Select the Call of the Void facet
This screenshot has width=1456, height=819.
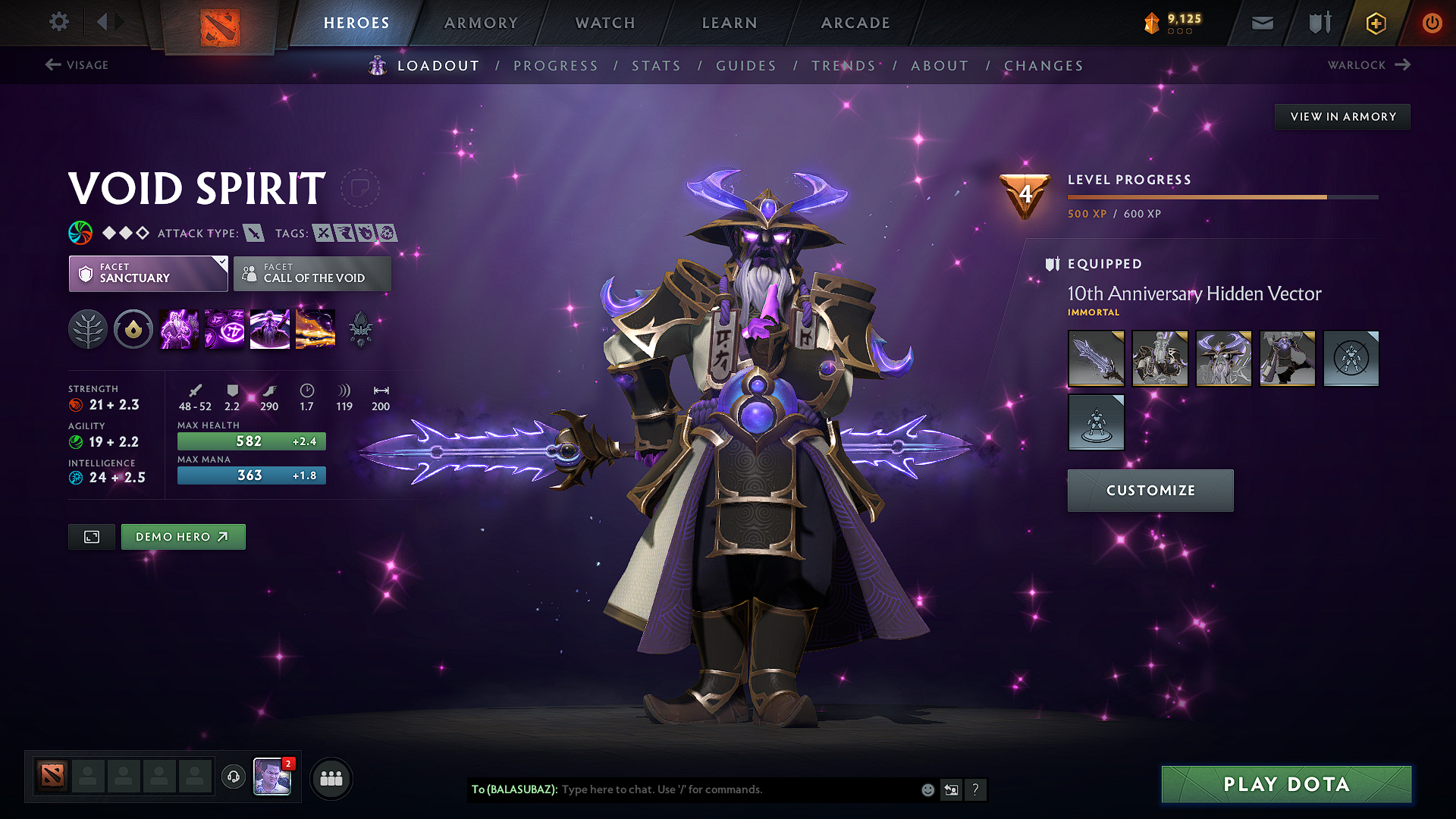point(312,274)
